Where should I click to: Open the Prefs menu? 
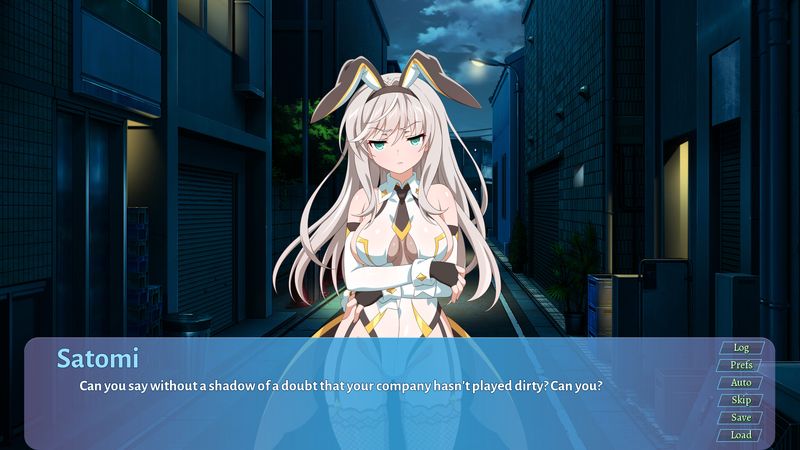pyautogui.click(x=741, y=365)
